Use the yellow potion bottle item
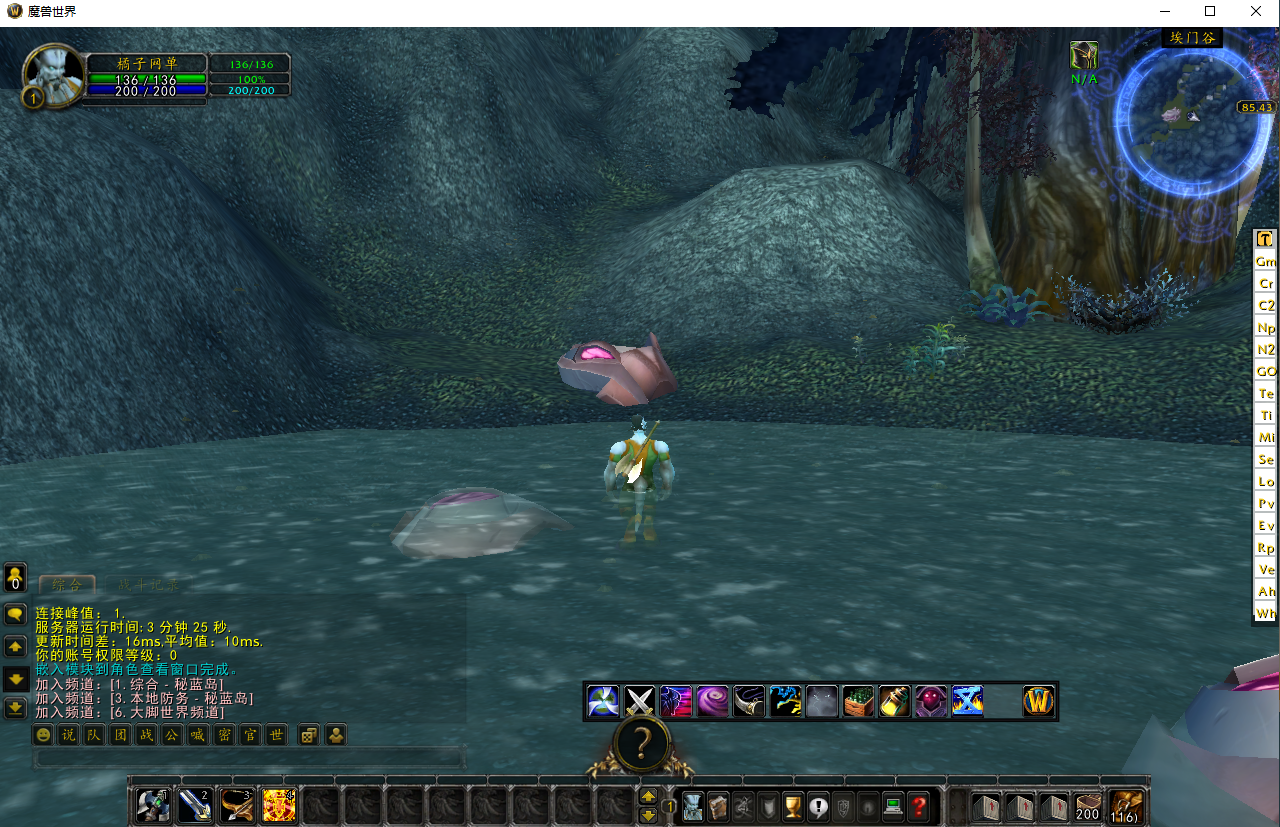The width and height of the screenshot is (1280, 827). [894, 701]
